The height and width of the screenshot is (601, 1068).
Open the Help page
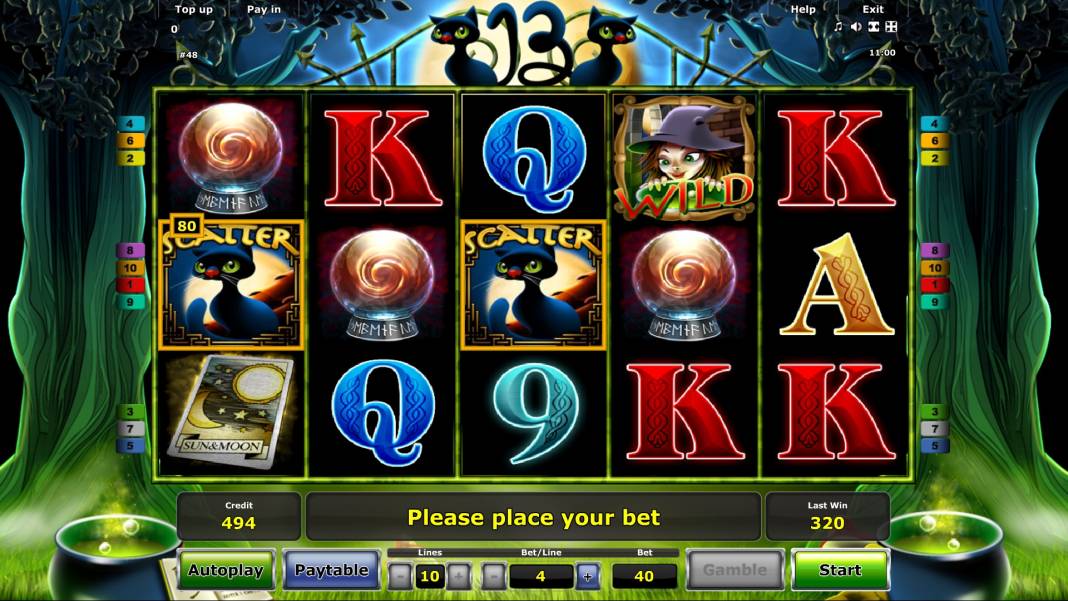[x=803, y=9]
